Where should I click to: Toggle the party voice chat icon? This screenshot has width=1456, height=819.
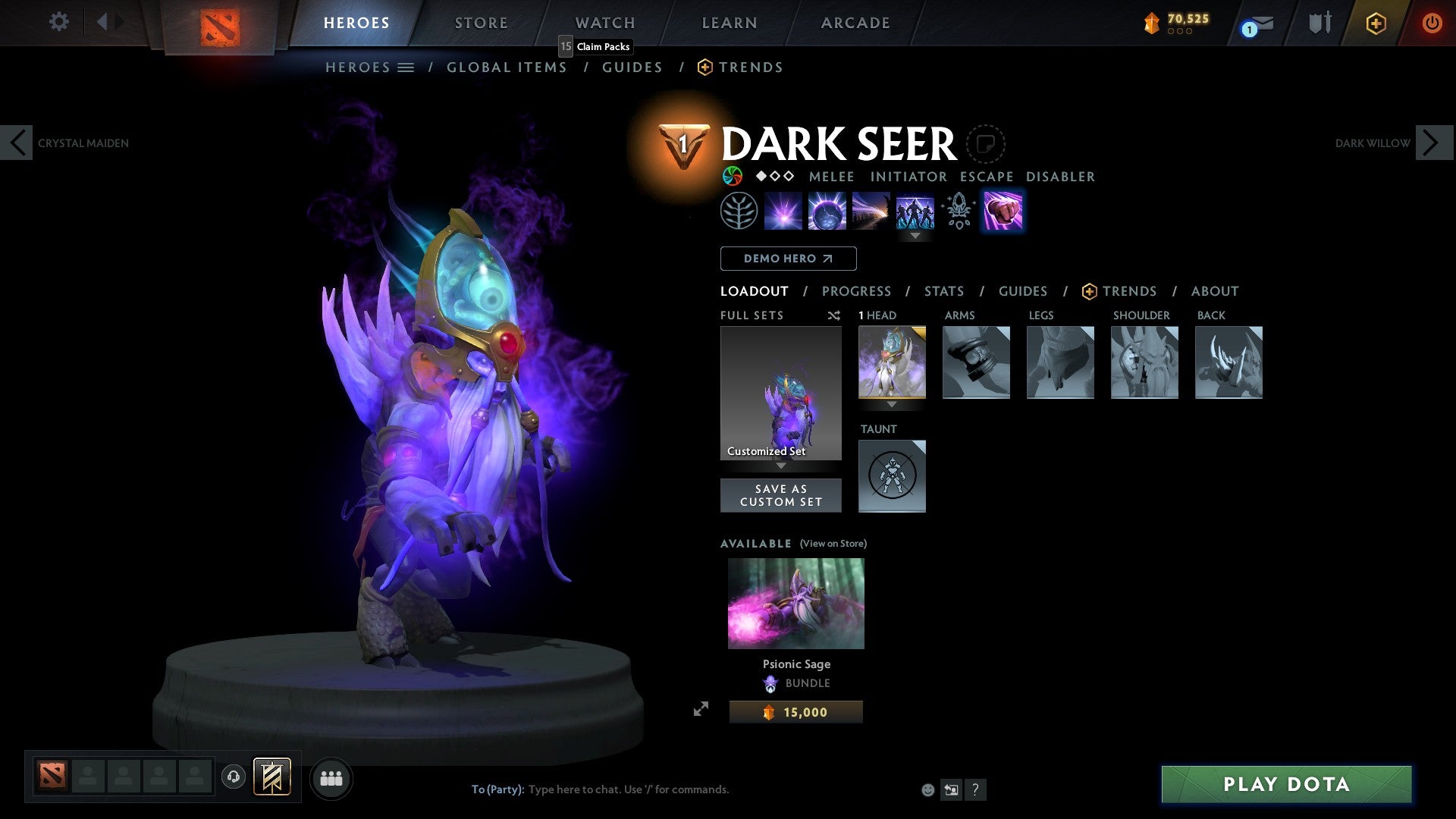pyautogui.click(x=233, y=777)
